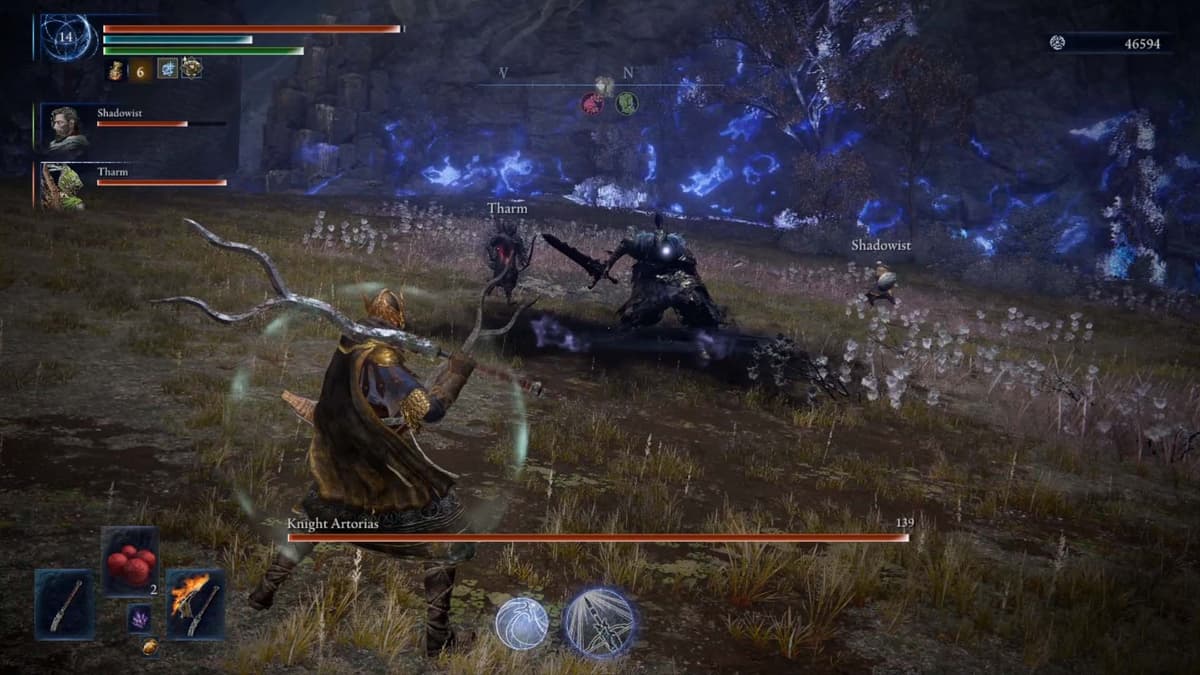Click the green teammate marker on compass
Viewport: 1200px width, 675px height.
pos(627,103)
